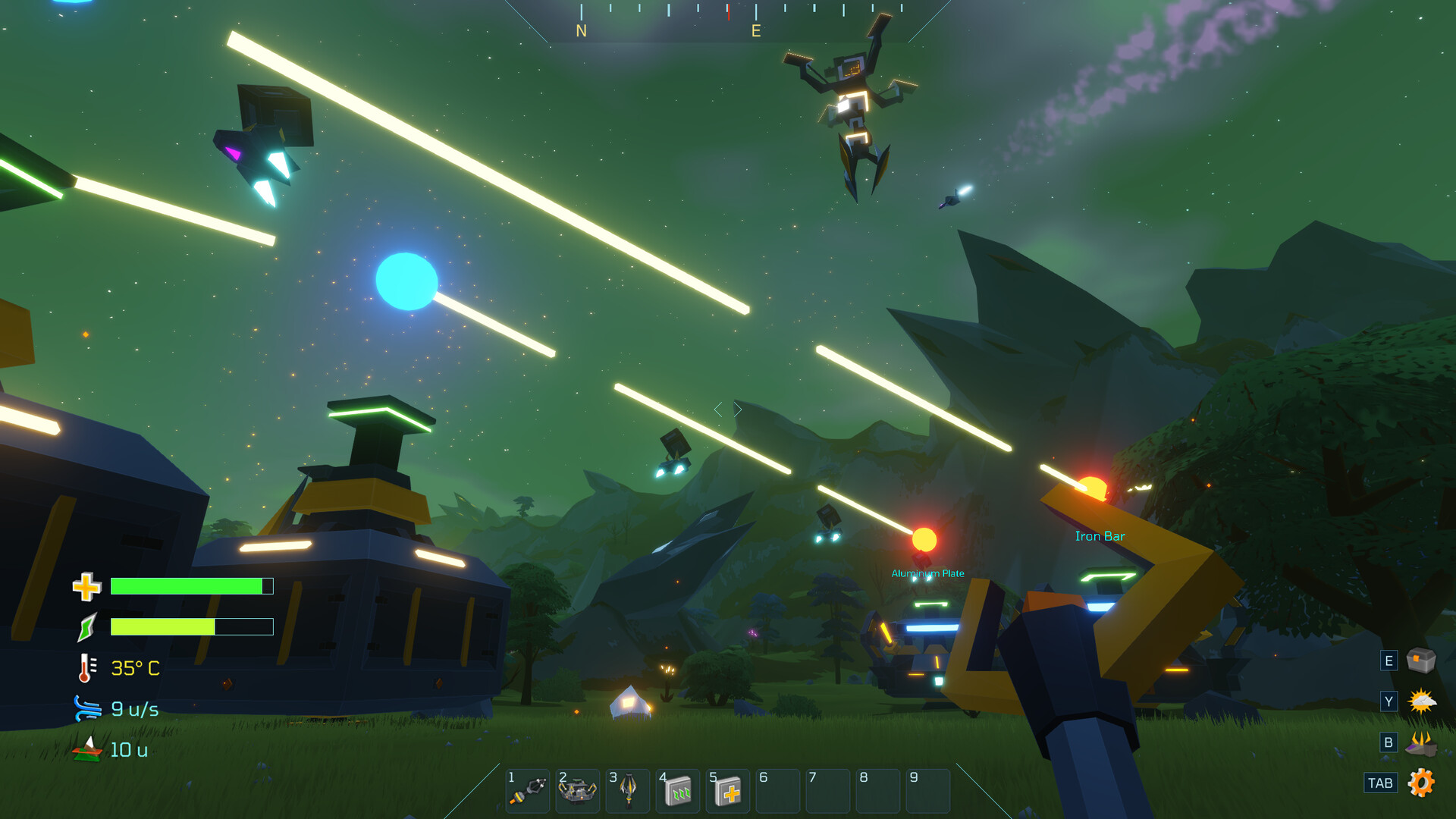This screenshot has height=819, width=1456.
Task: Click the Iron Bar floating label
Action: coord(1101,535)
